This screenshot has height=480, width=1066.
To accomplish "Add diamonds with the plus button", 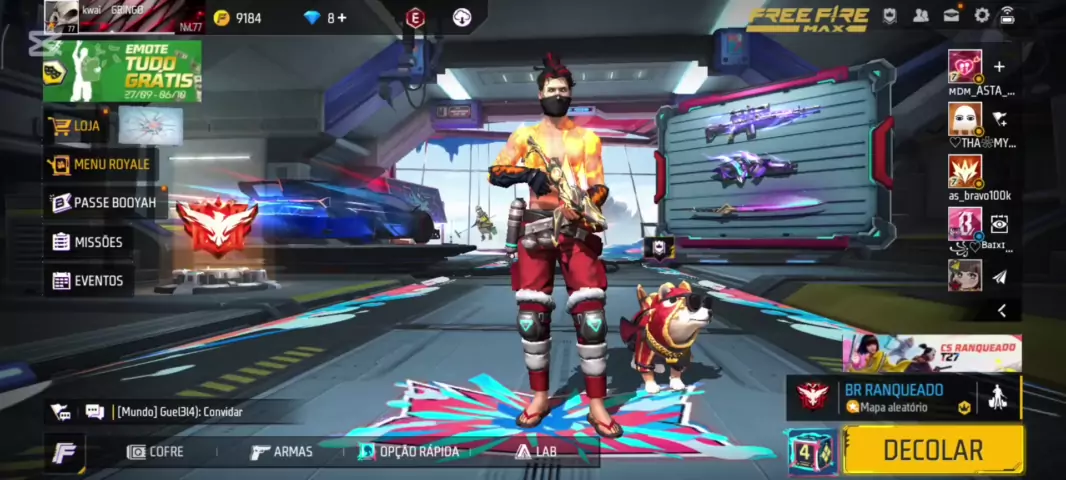I will coord(342,18).
